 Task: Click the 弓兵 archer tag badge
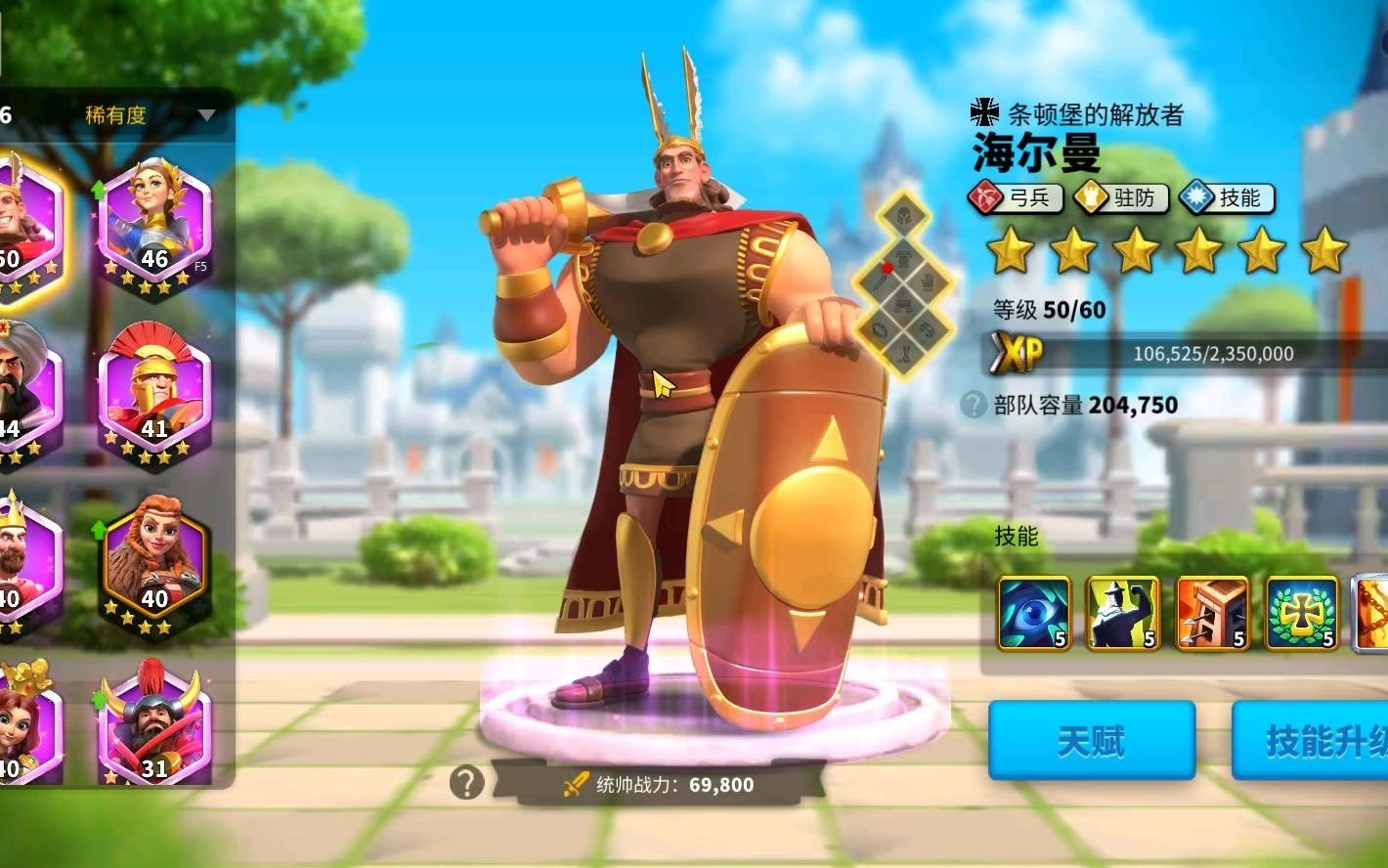[x=1017, y=198]
